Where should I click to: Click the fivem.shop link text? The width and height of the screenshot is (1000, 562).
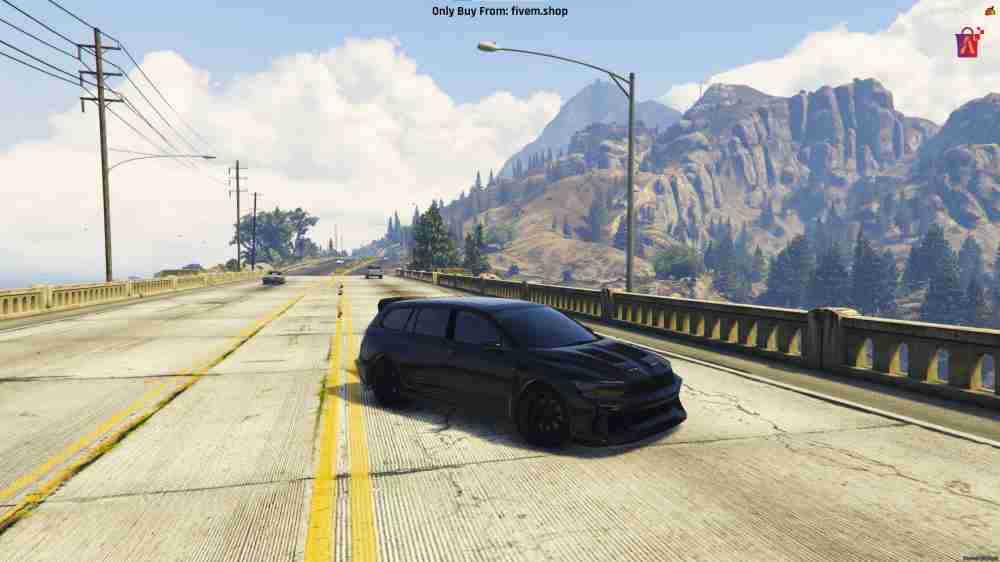(x=540, y=11)
